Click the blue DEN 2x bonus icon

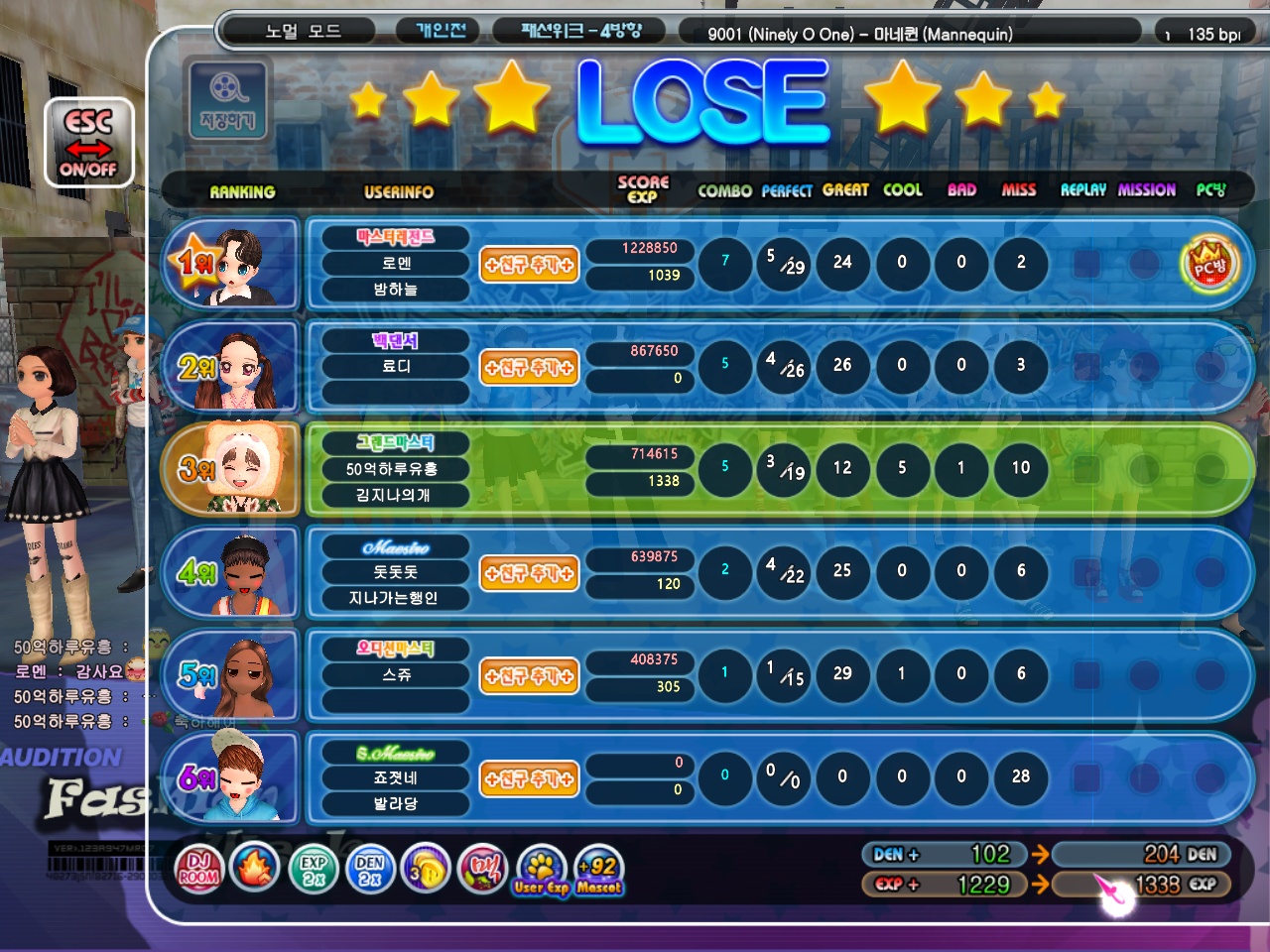(x=369, y=869)
